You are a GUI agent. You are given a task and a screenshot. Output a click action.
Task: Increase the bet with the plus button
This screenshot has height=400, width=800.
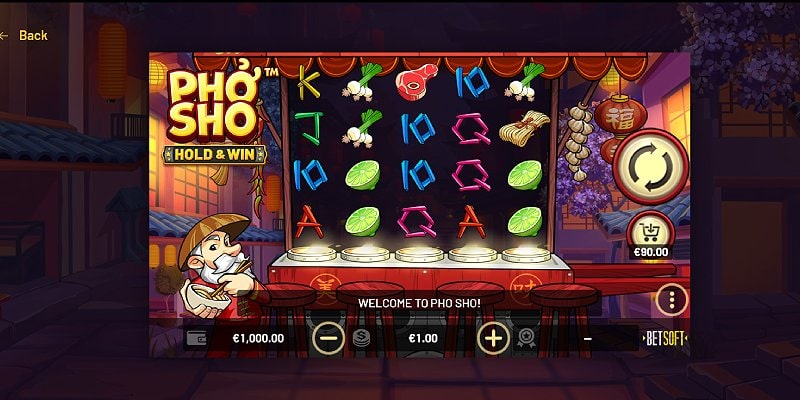point(493,337)
